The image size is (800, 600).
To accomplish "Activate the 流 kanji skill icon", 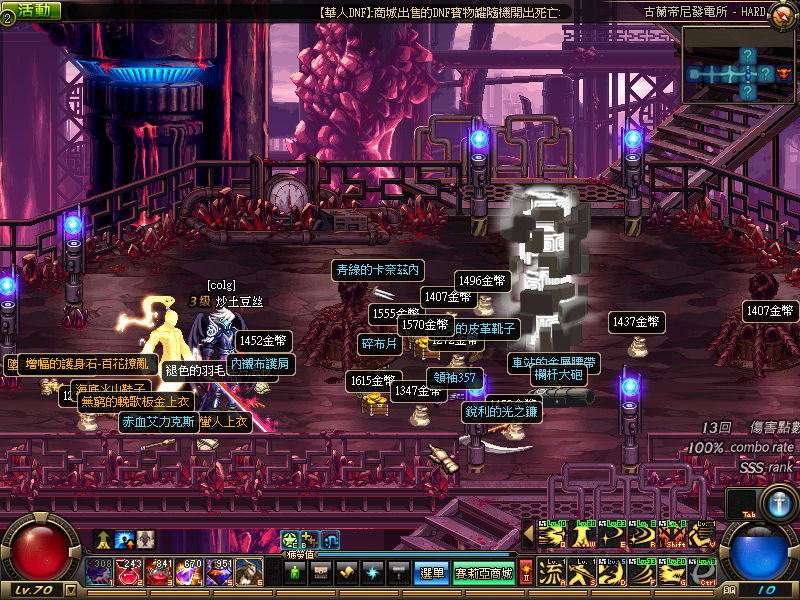I will point(552,573).
